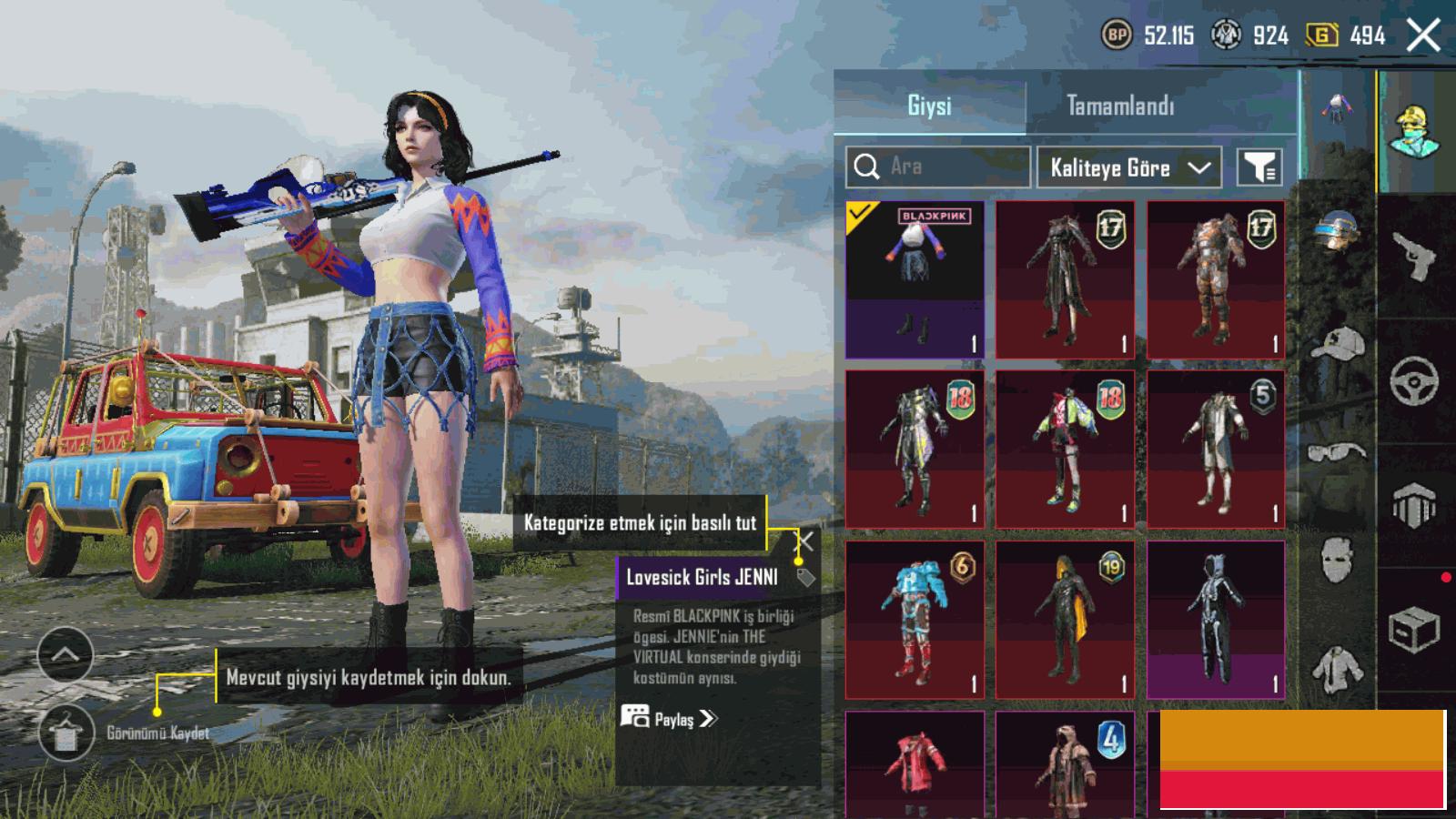Share the outfit with Paylaş

pos(670,719)
